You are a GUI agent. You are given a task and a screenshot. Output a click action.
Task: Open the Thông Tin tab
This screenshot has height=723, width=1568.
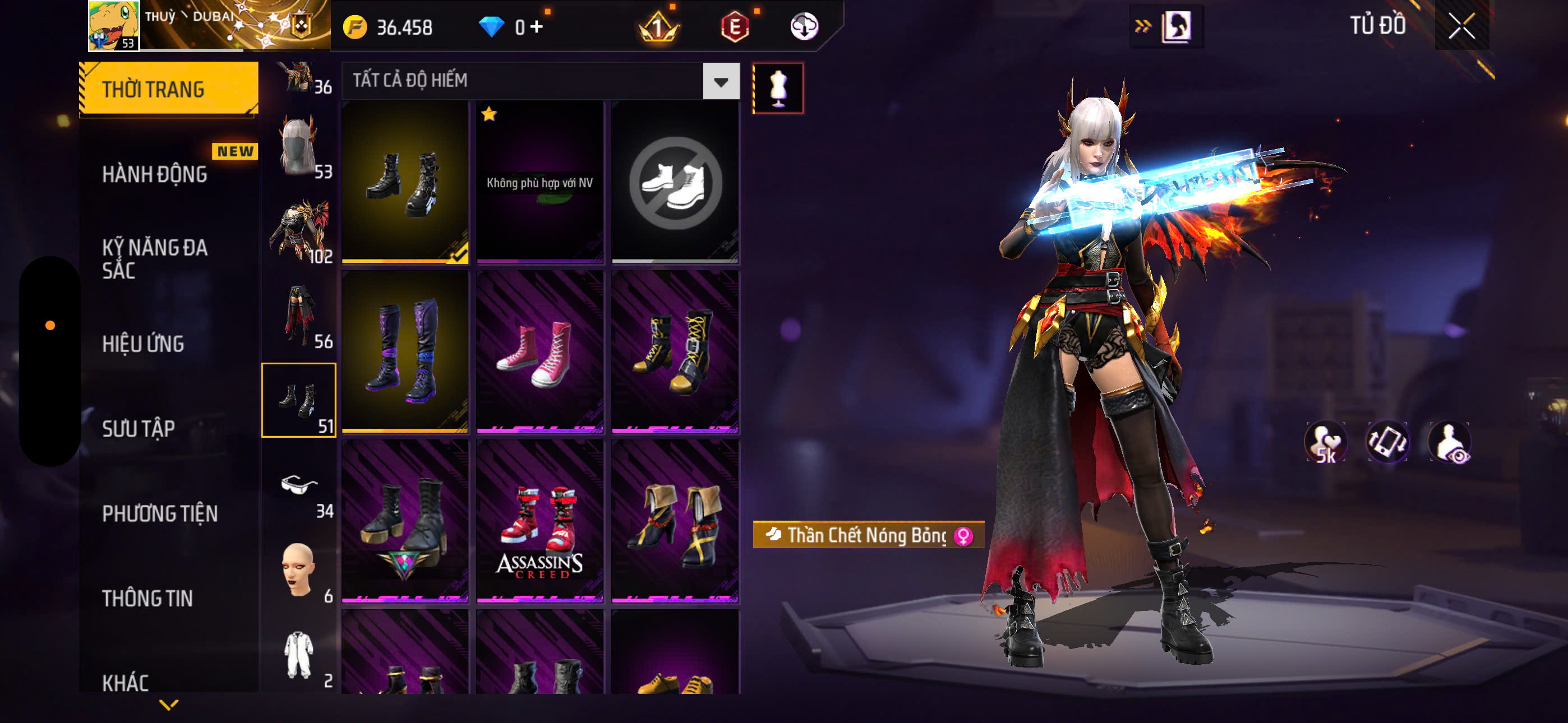pyautogui.click(x=147, y=598)
